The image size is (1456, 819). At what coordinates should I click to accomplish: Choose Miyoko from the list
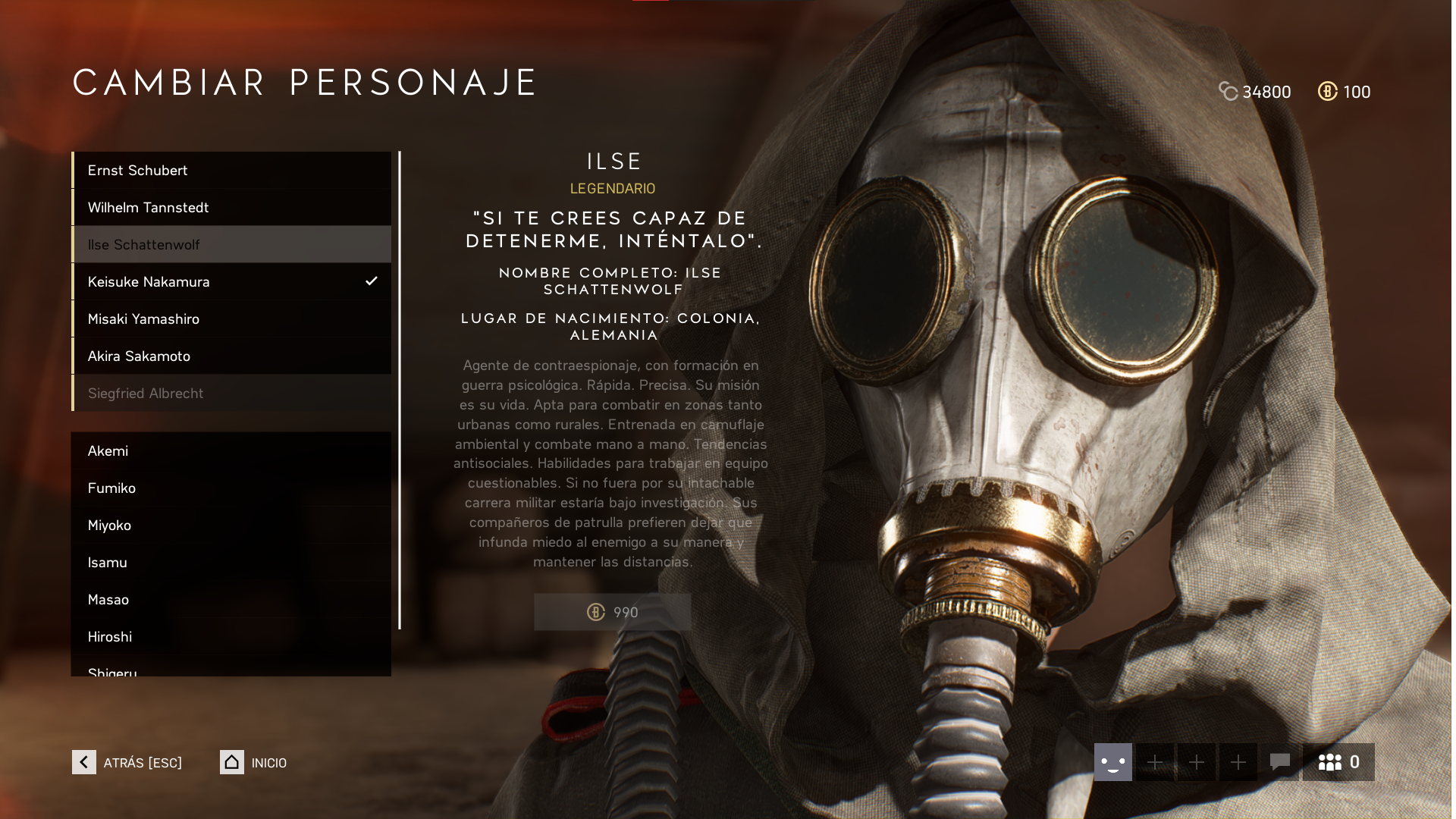[231, 526]
